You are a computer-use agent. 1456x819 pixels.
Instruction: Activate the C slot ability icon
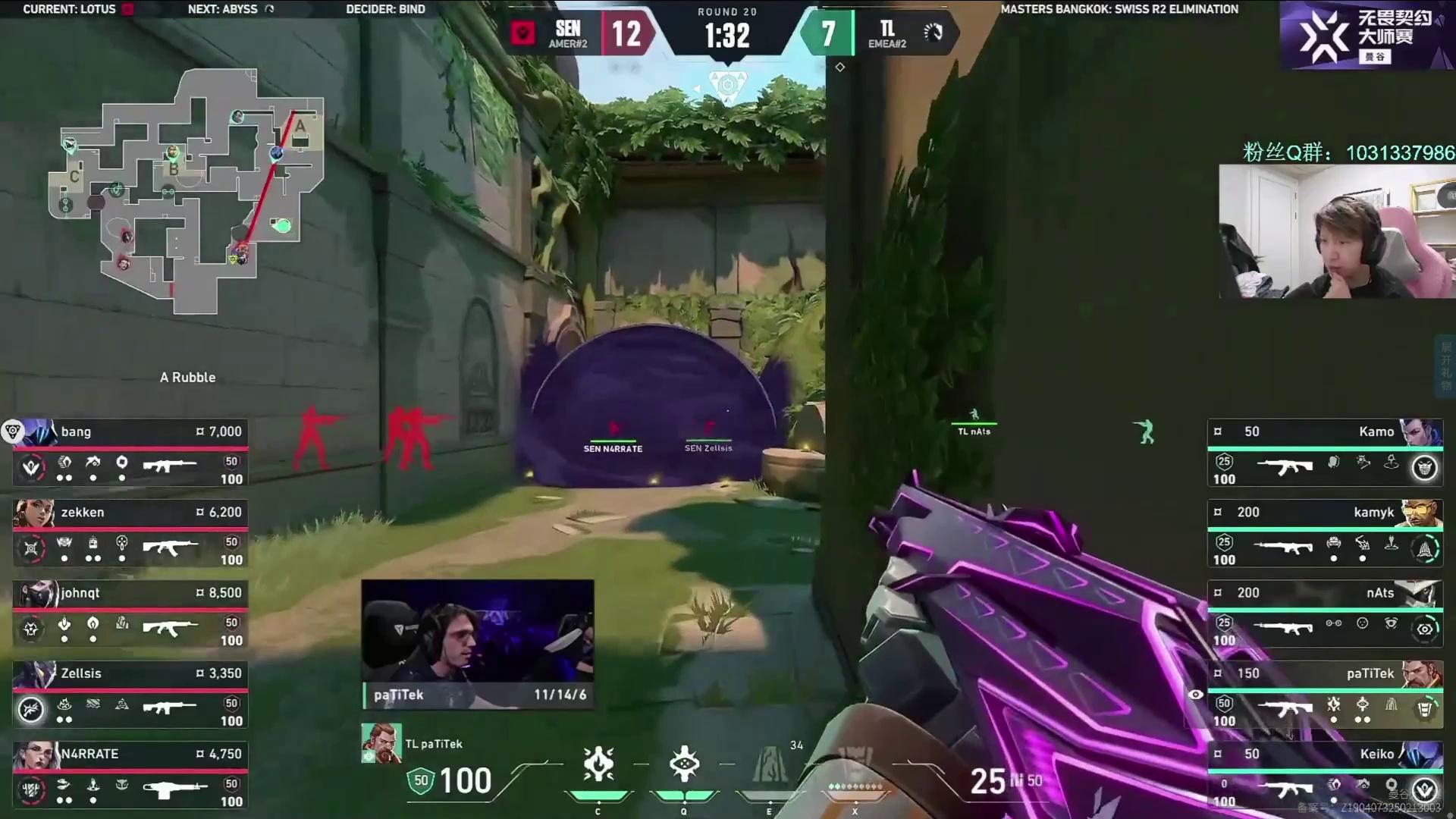[x=598, y=764]
